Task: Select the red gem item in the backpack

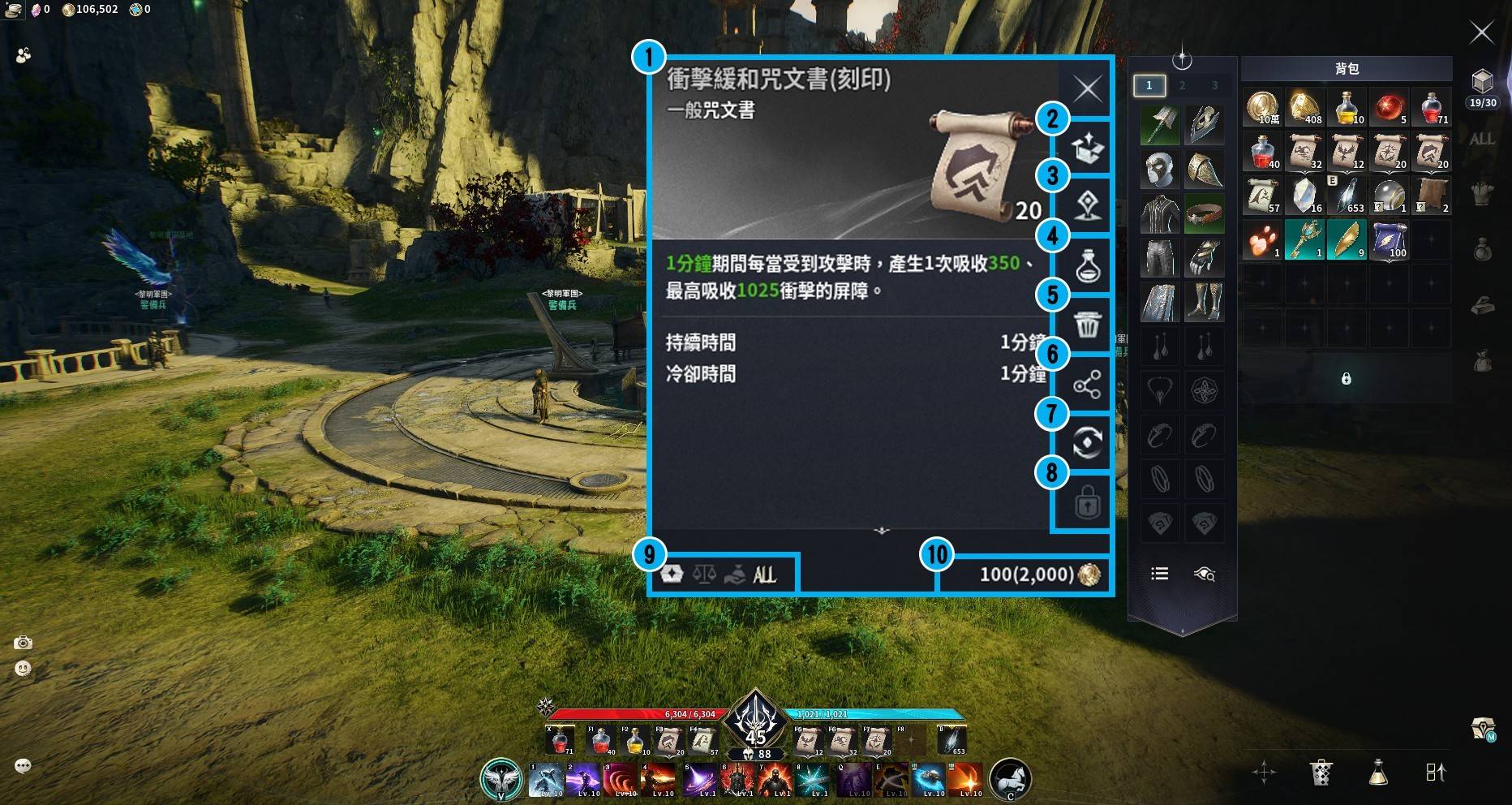Action: tap(1389, 107)
